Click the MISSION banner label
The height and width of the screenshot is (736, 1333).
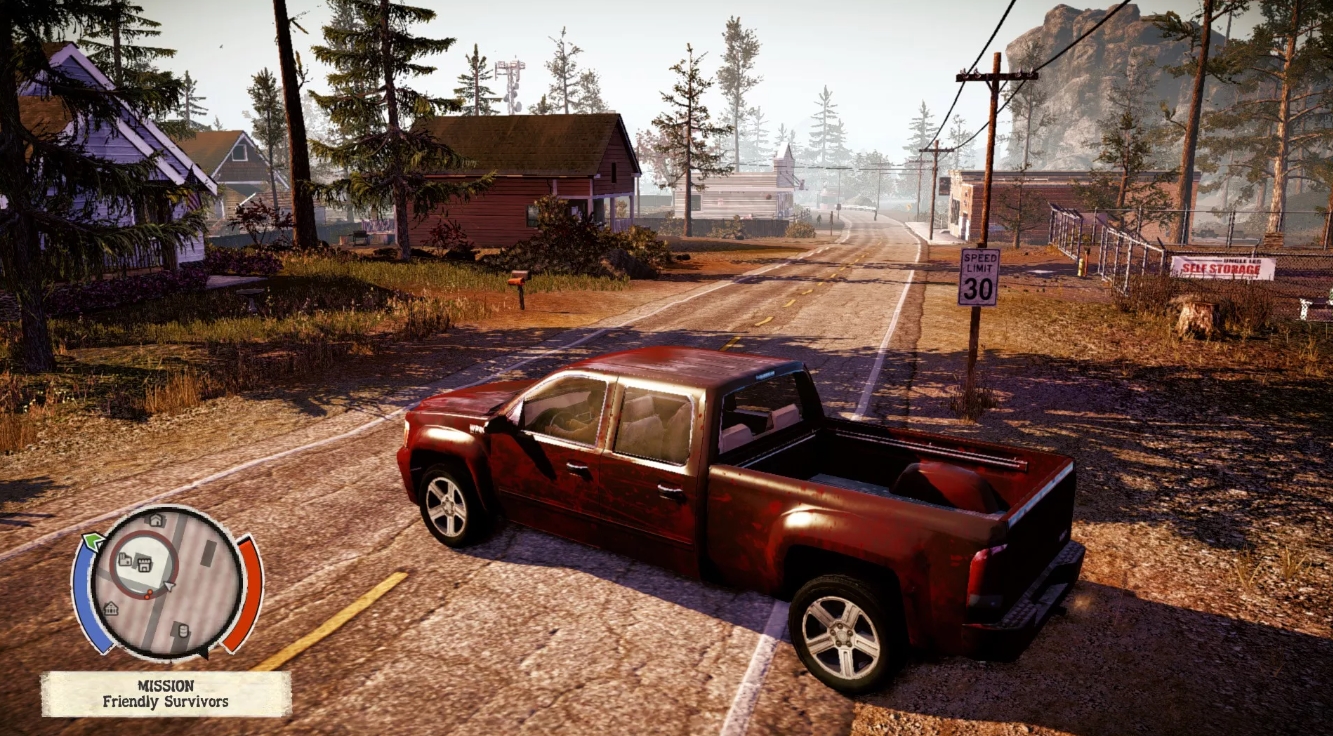tap(168, 685)
